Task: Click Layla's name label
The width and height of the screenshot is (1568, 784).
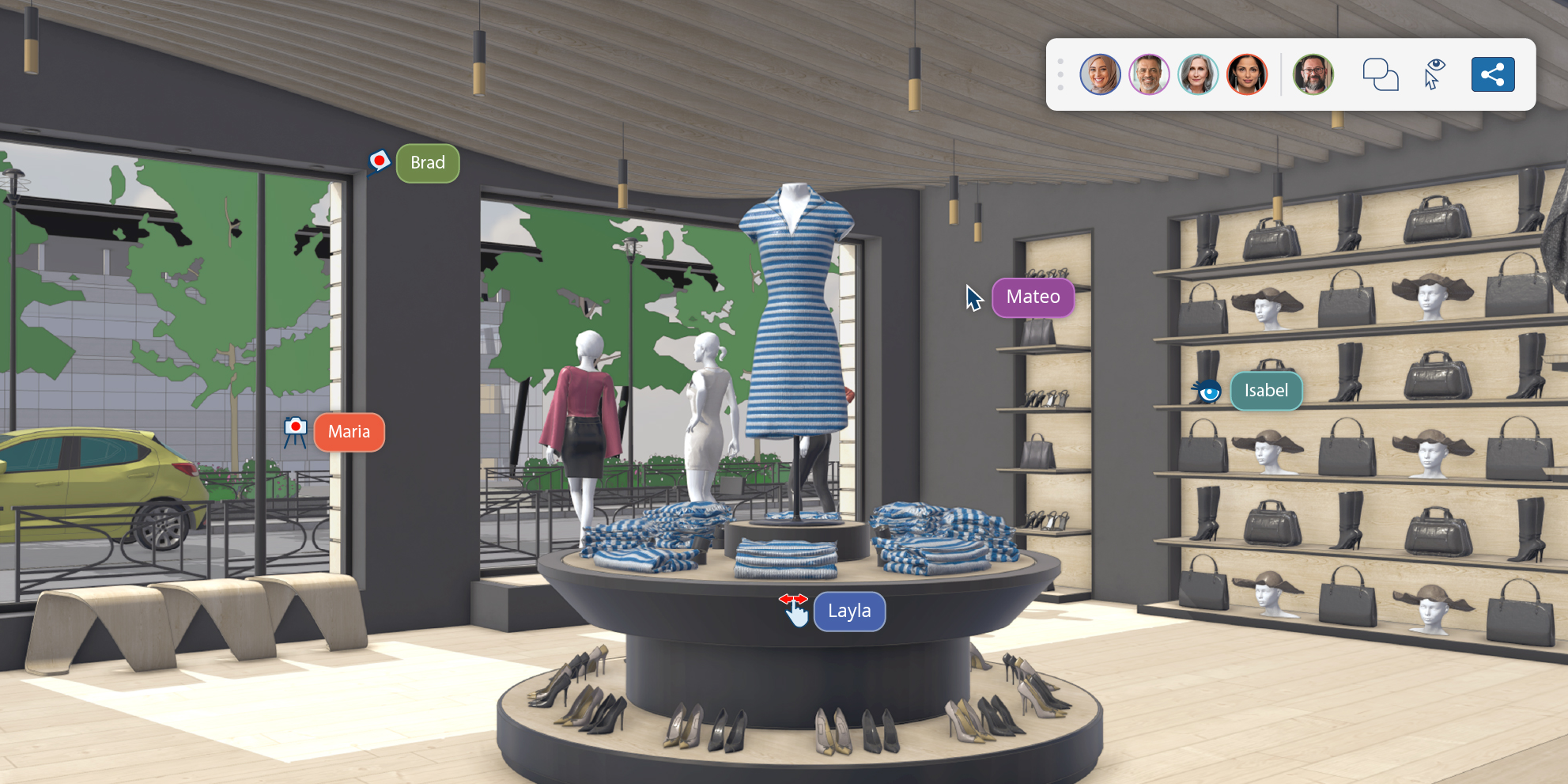Action: [849, 611]
